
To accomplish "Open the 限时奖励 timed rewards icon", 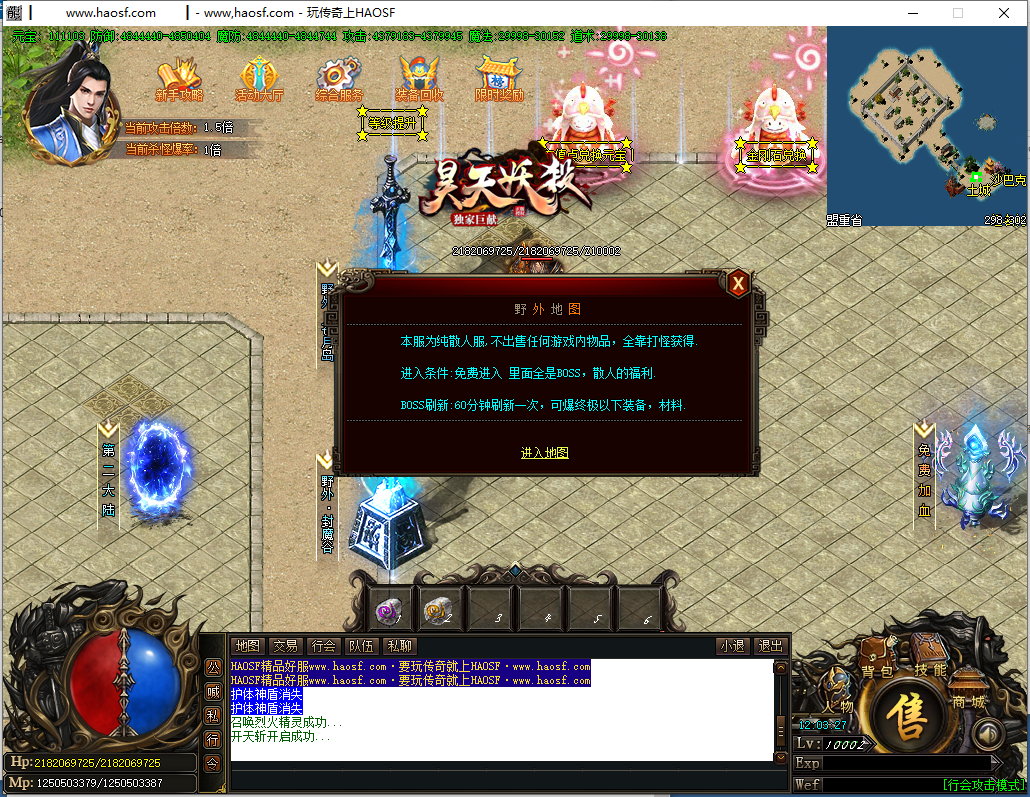I will (x=499, y=80).
